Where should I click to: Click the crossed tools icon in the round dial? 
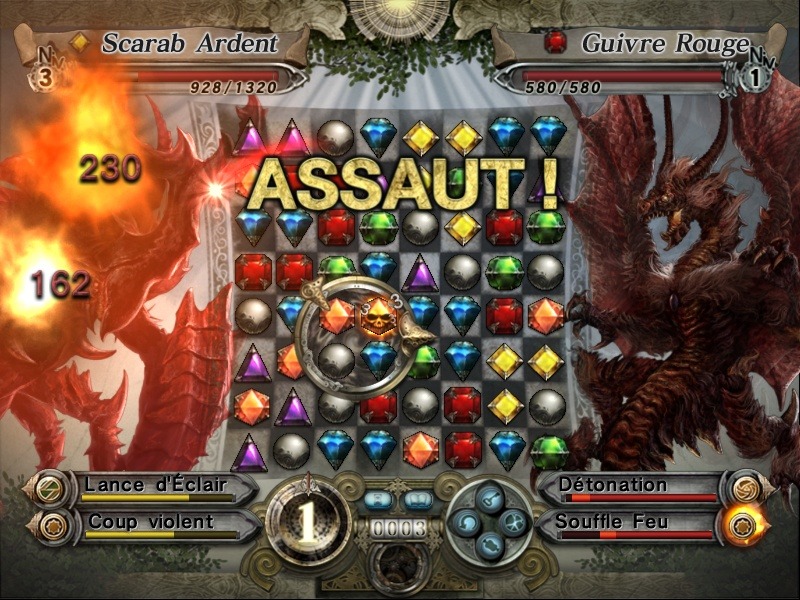[512, 521]
